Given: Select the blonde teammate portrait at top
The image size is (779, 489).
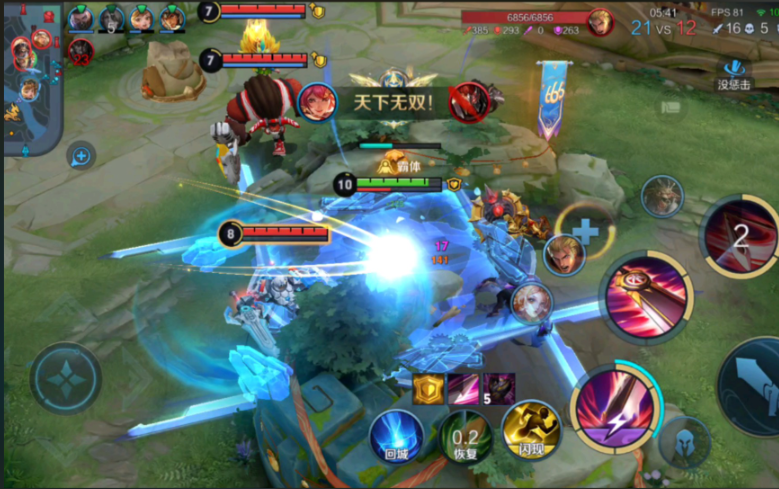Looking at the screenshot, I should 142,18.
